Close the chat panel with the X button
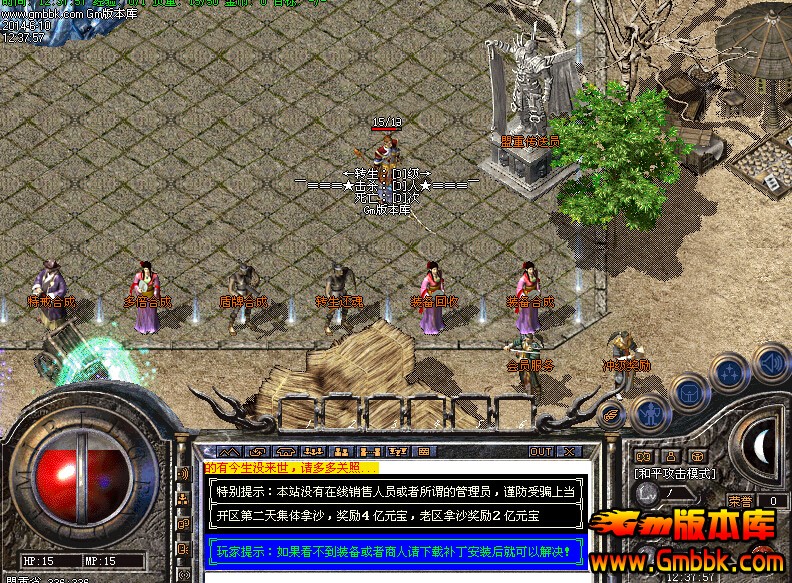 click(567, 452)
